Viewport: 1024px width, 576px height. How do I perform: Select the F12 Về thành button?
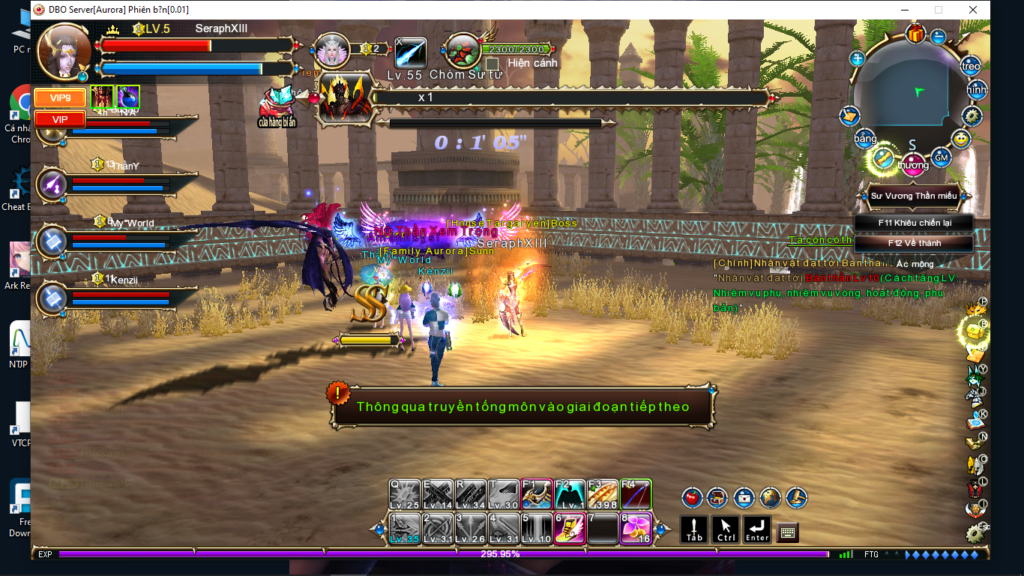pos(913,242)
